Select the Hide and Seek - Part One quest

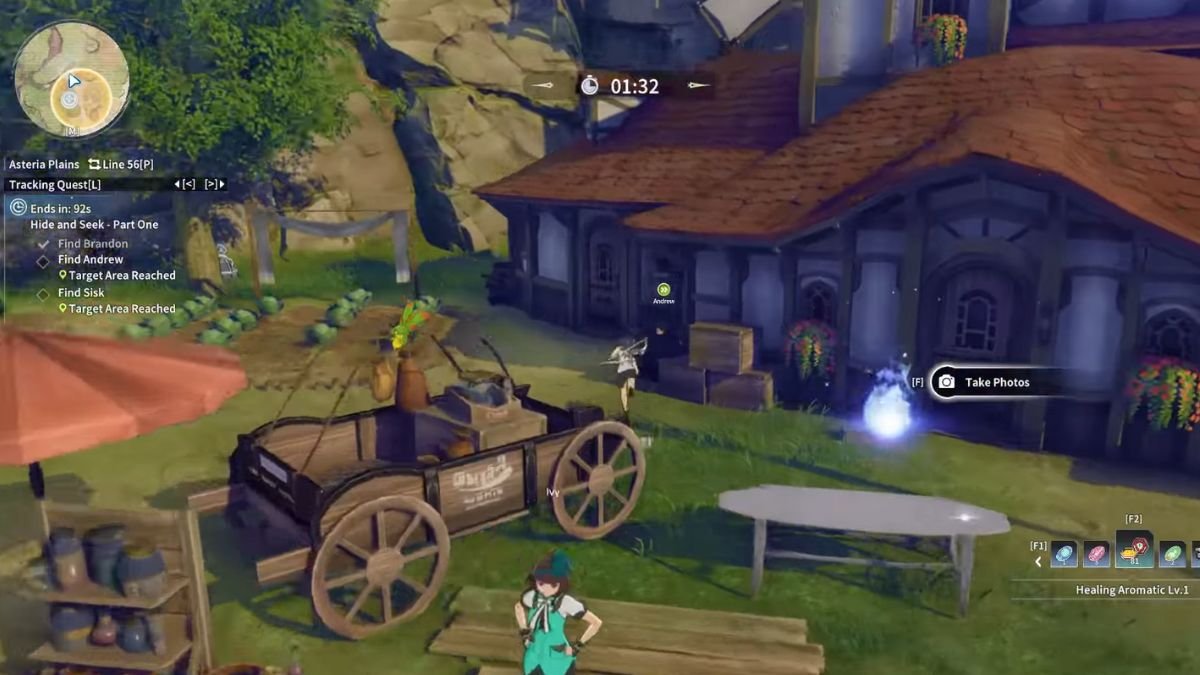pyautogui.click(x=94, y=225)
